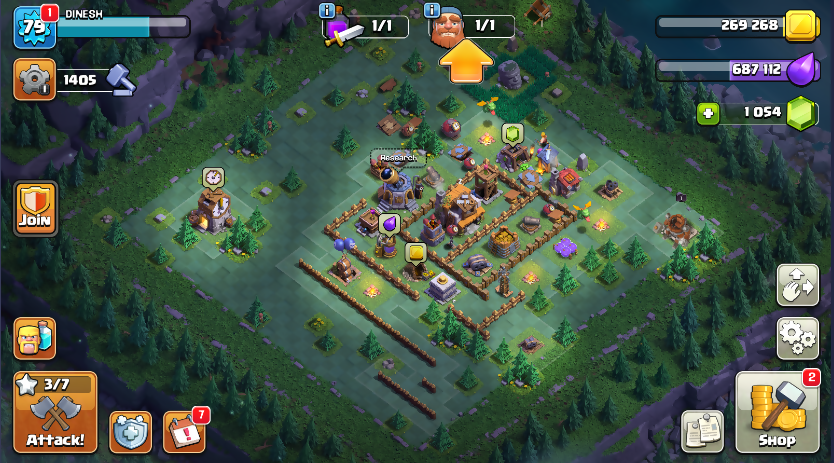The image size is (834, 463).
Task: Show info for the sword troop 1/1
Action: click(x=326, y=10)
